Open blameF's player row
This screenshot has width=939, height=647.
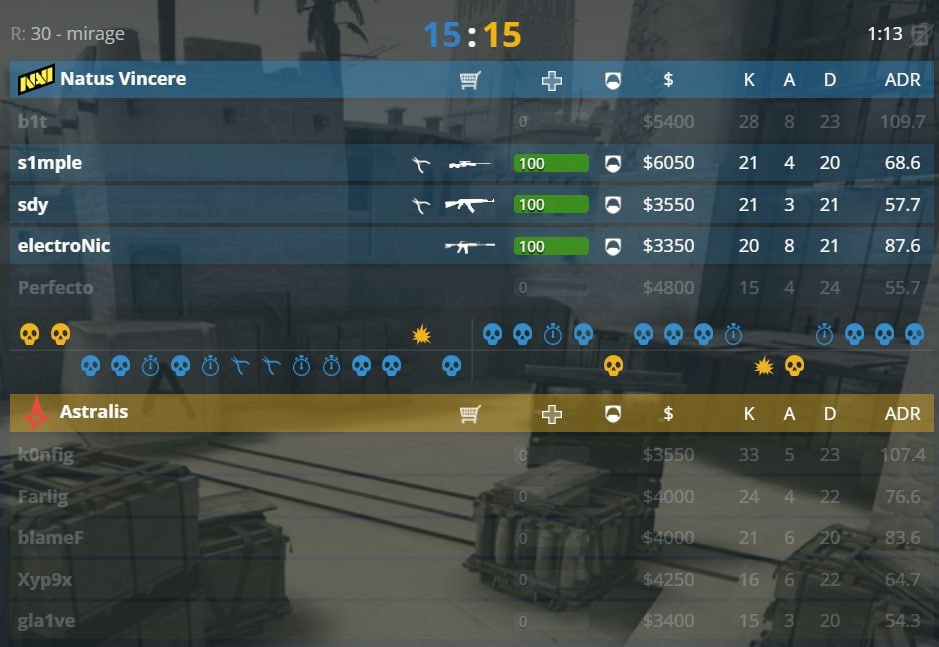[51, 538]
